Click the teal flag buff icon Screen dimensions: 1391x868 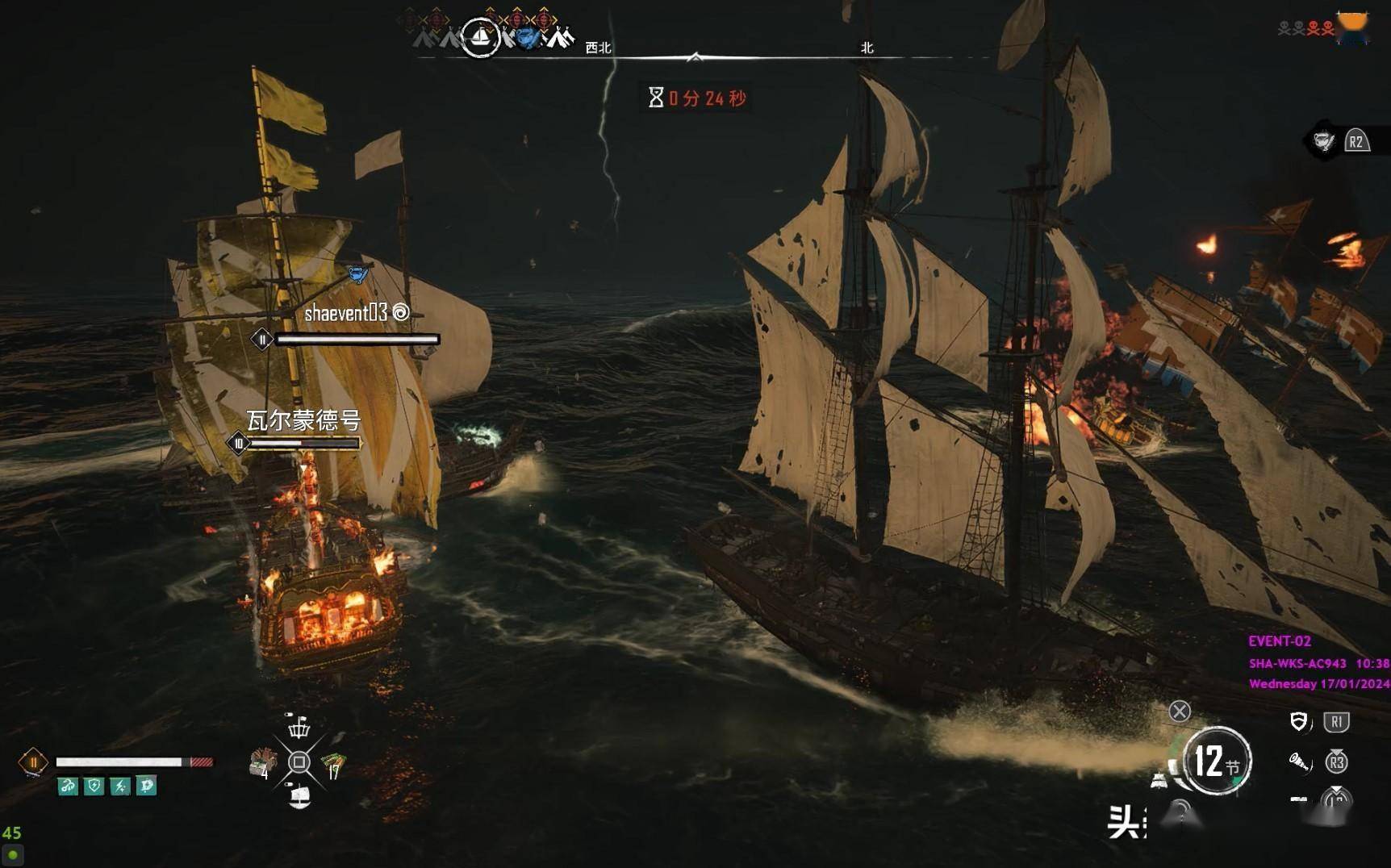(x=146, y=786)
